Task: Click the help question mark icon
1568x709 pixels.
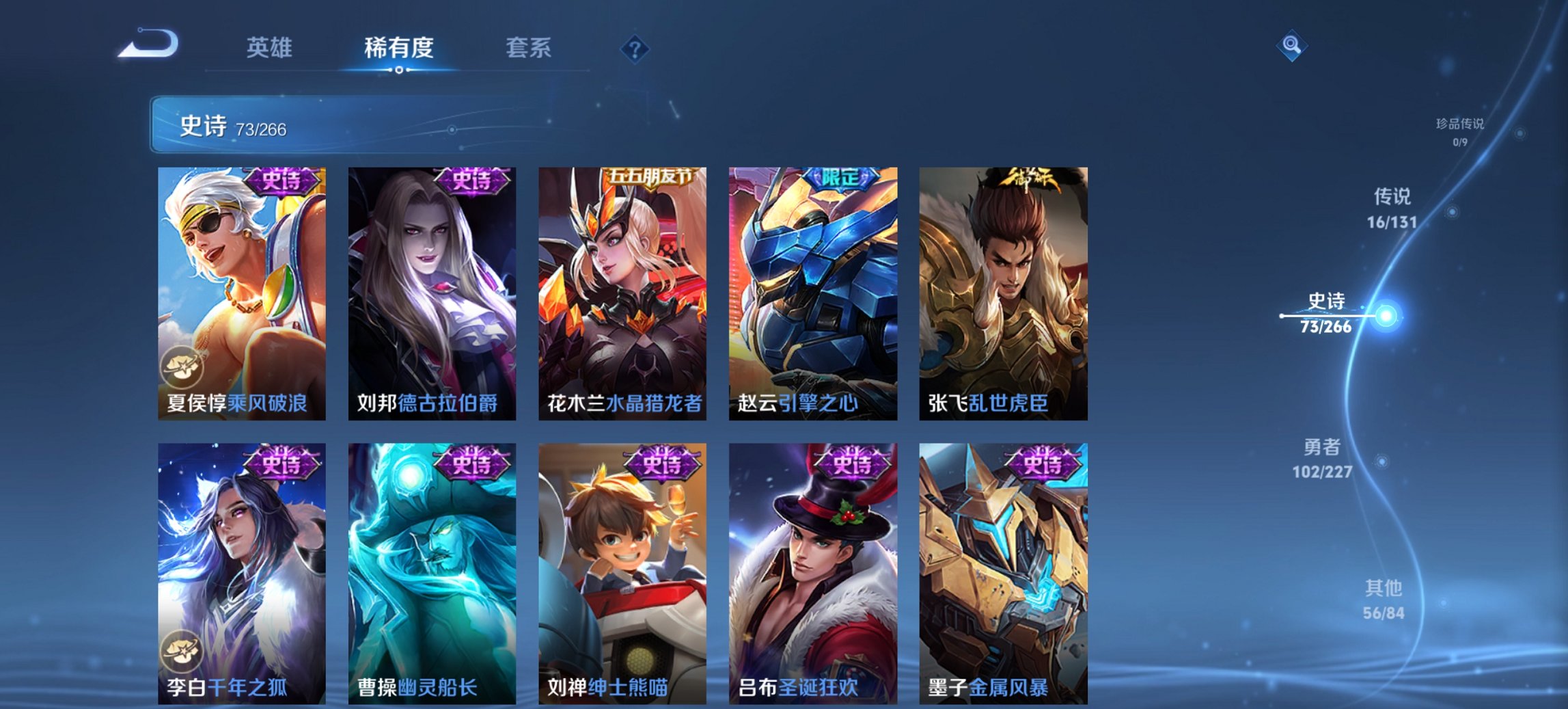Action: [x=636, y=49]
